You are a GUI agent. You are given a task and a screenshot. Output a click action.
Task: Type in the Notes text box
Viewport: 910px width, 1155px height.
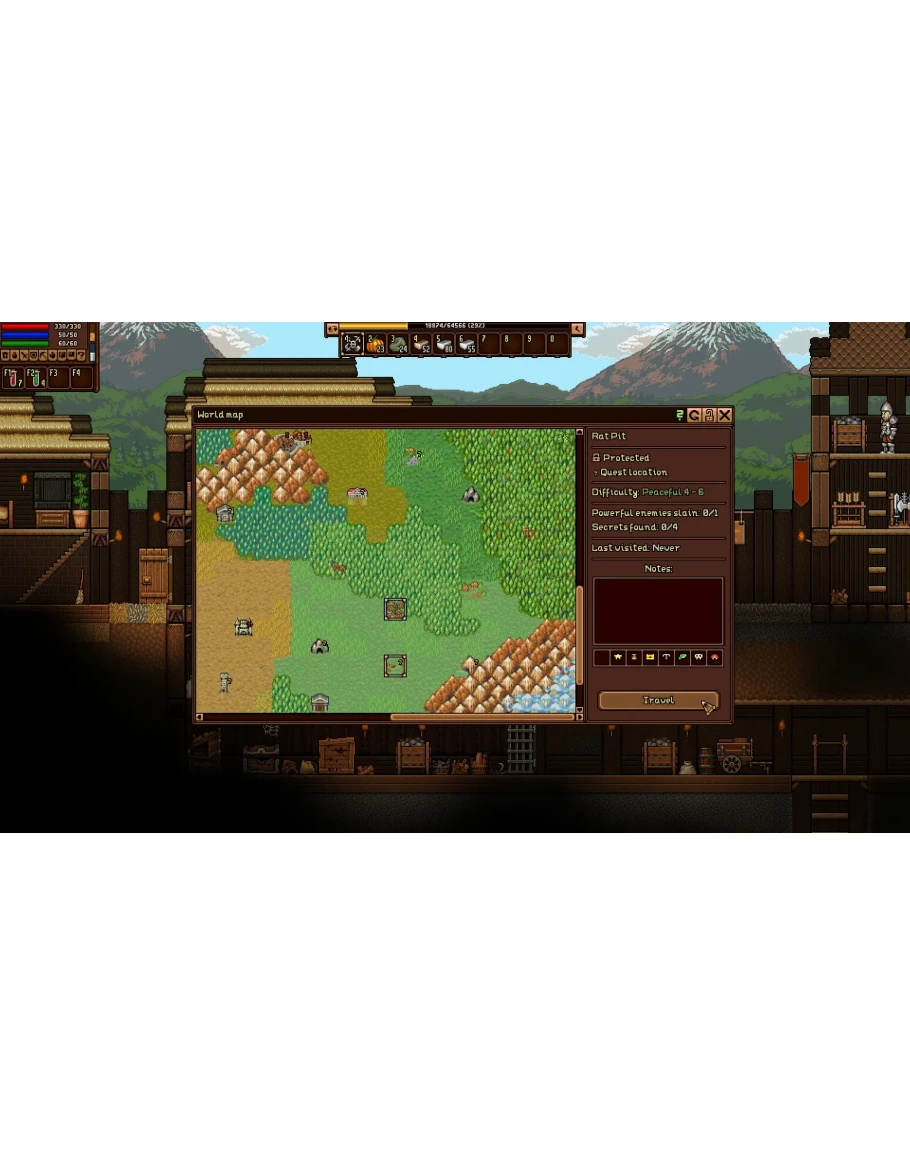657,611
